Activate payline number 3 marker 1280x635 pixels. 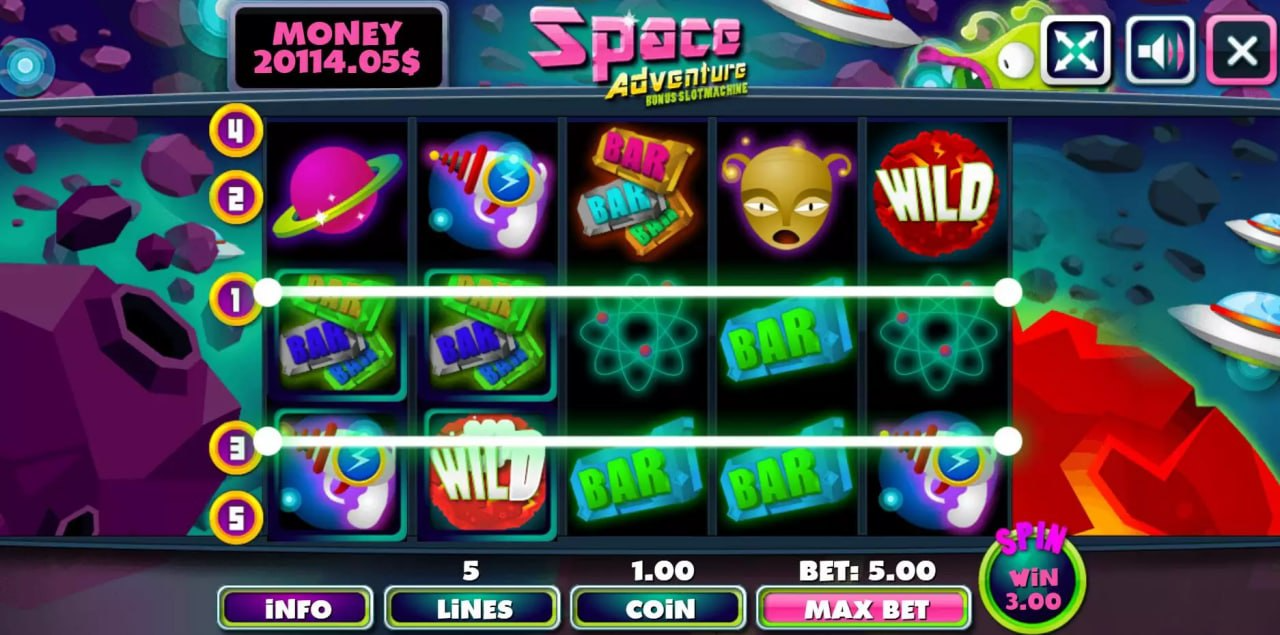coord(236,447)
